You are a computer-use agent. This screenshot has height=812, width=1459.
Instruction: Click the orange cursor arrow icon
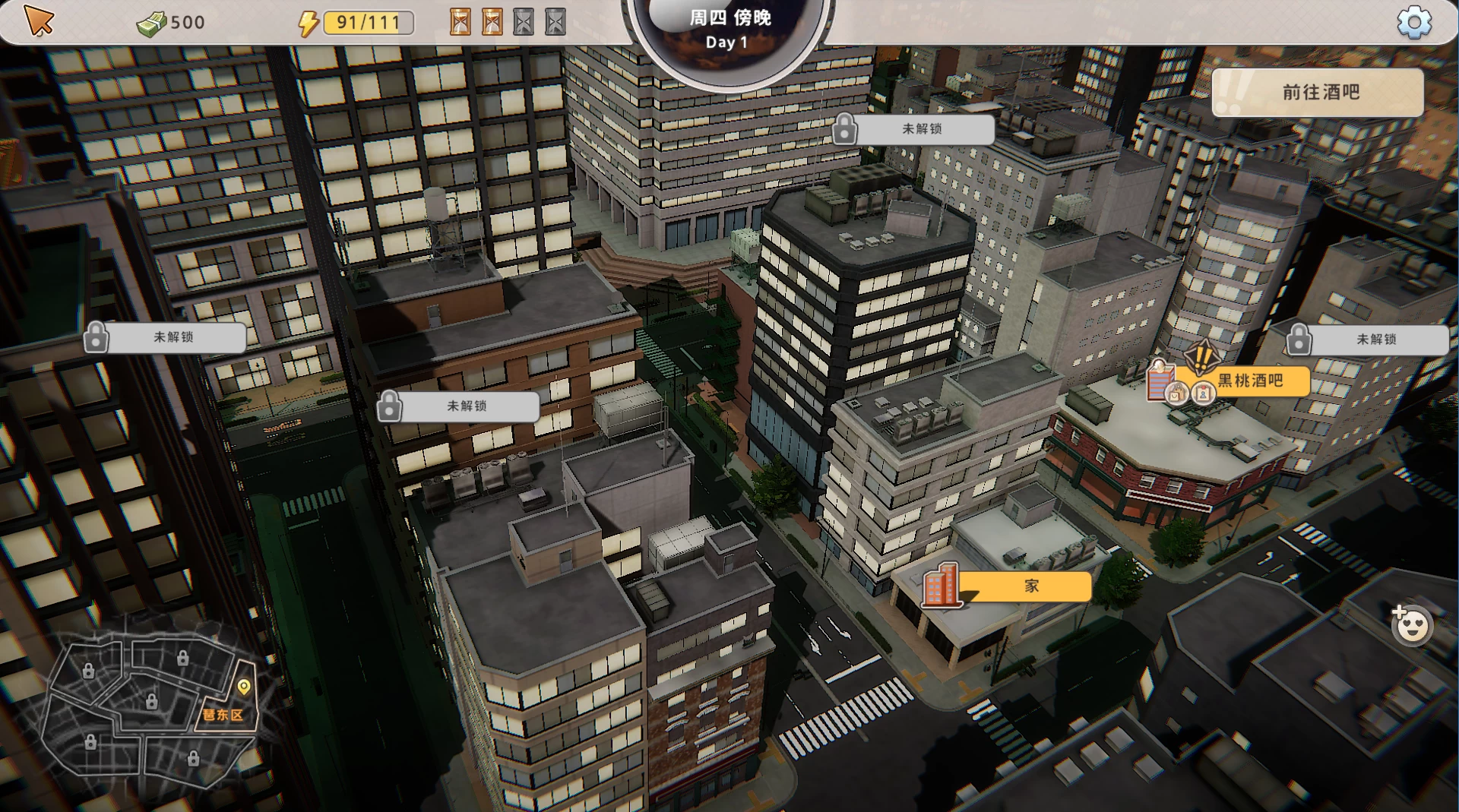pos(39,21)
